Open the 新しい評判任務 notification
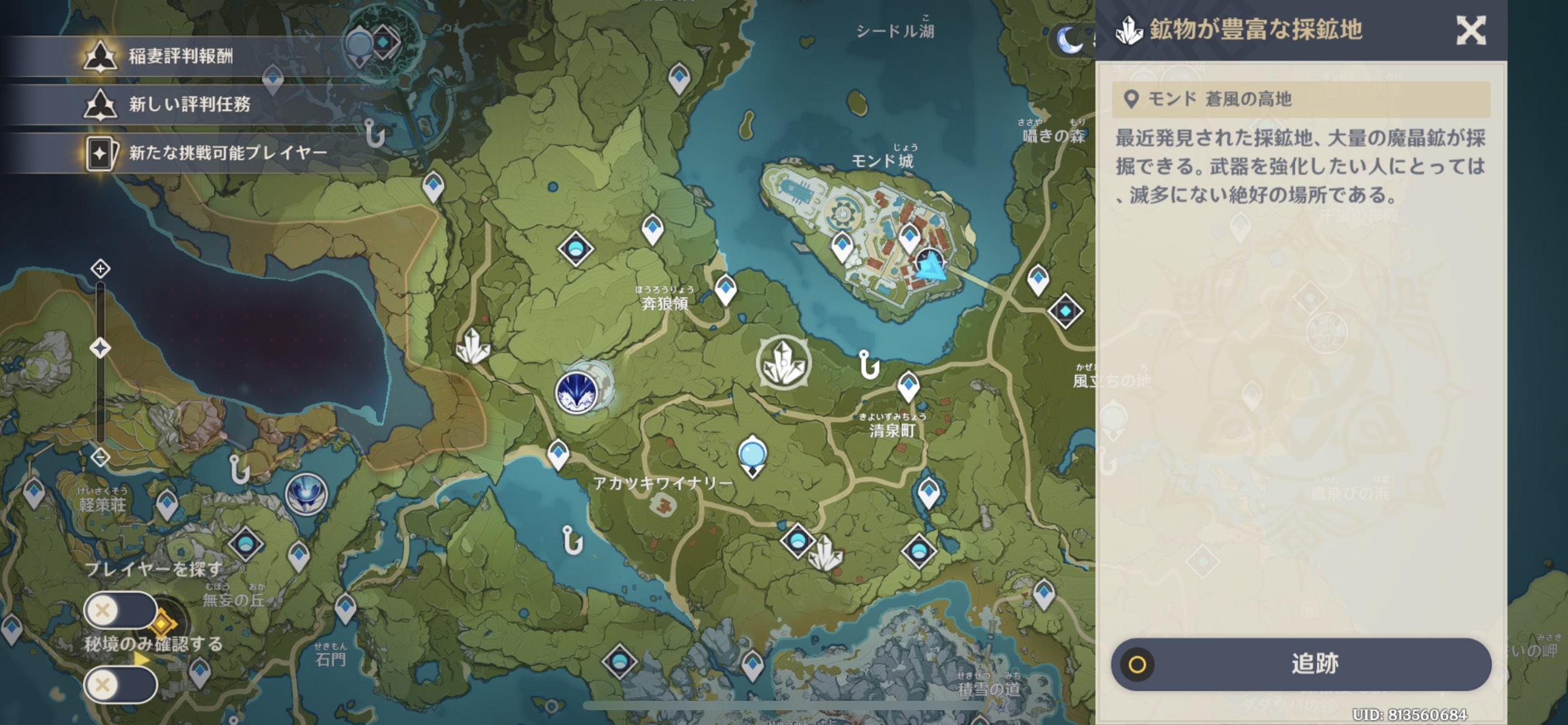1568x725 pixels. point(188,104)
